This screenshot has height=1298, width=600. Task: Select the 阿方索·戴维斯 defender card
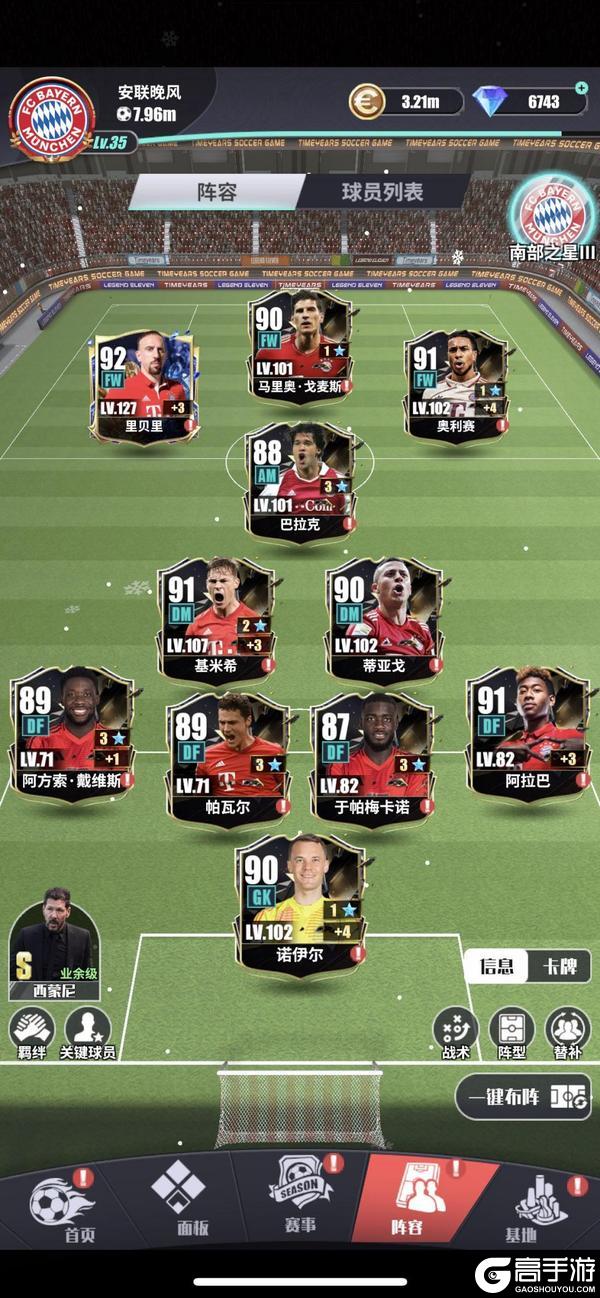pos(72,735)
